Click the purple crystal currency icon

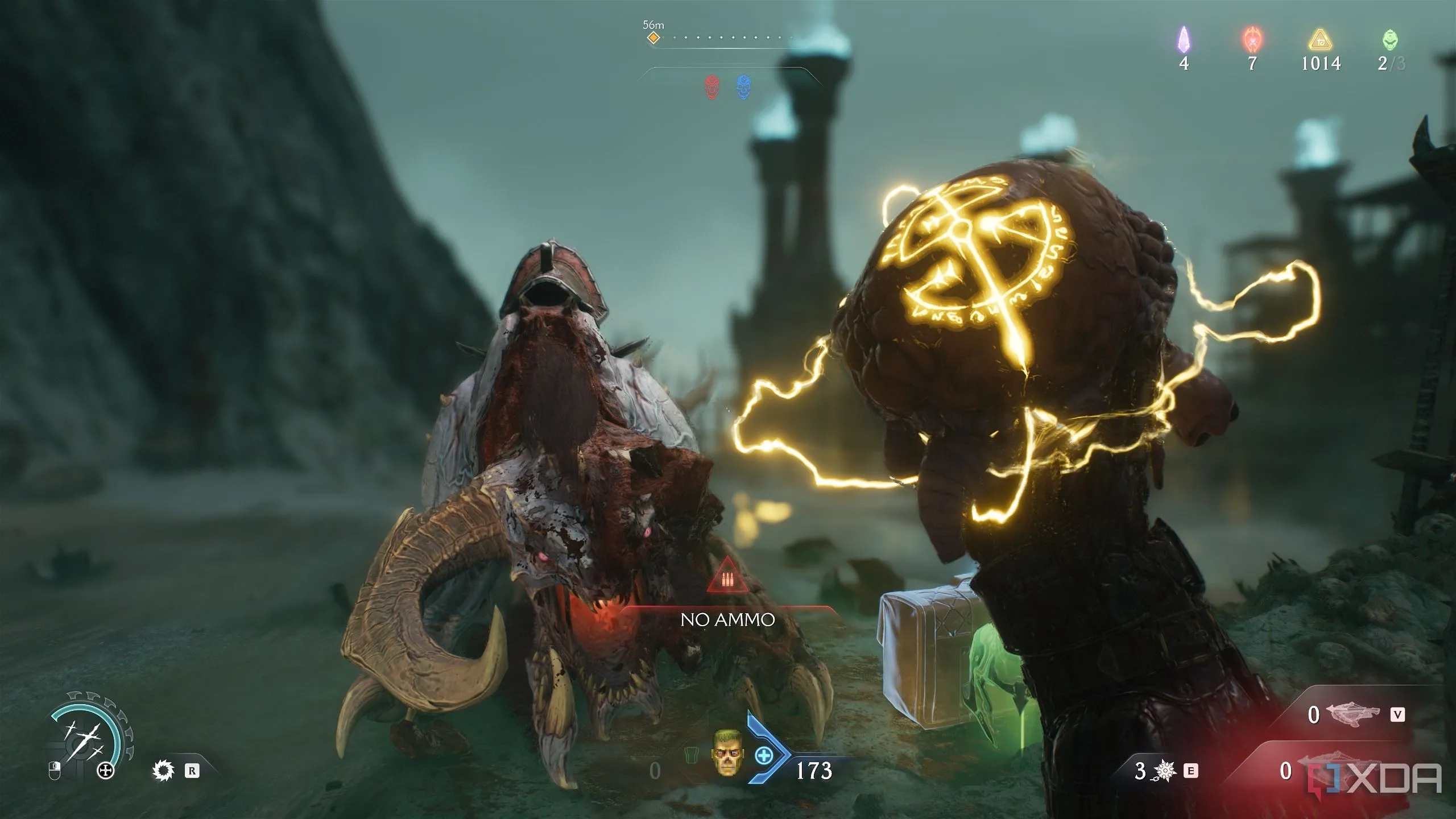tap(1184, 39)
